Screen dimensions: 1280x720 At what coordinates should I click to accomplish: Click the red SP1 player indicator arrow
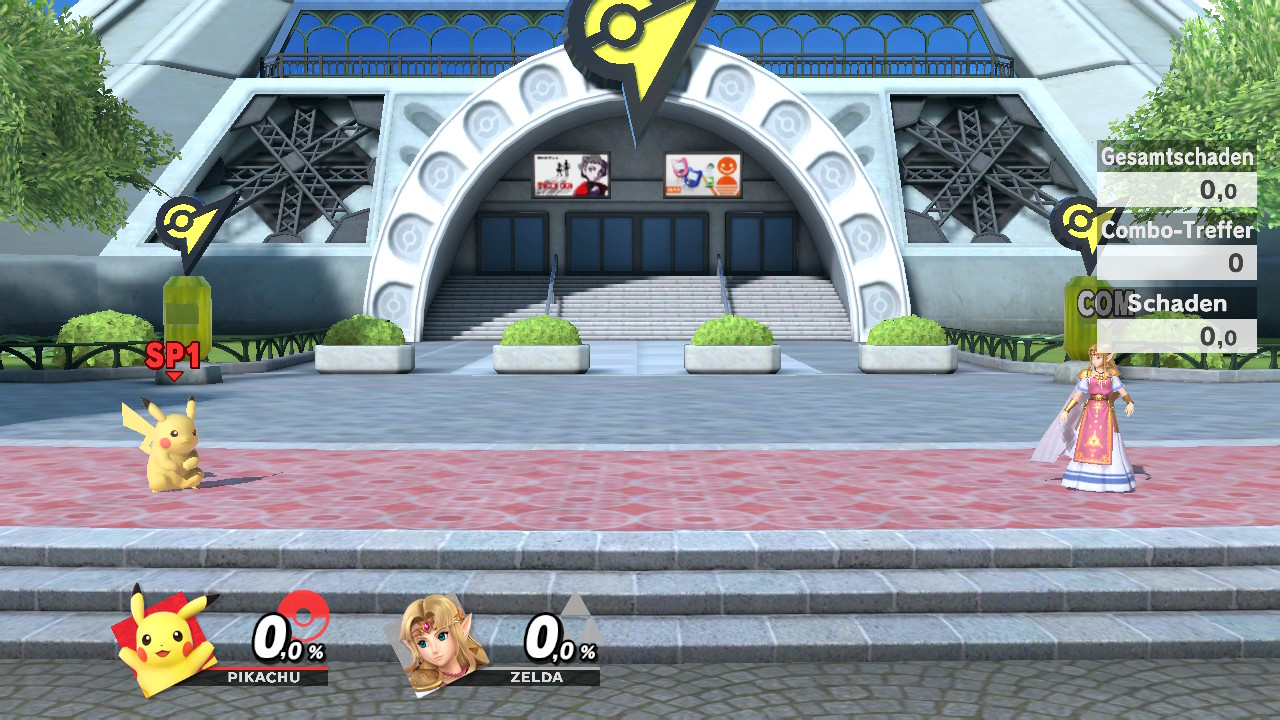pyautogui.click(x=170, y=360)
